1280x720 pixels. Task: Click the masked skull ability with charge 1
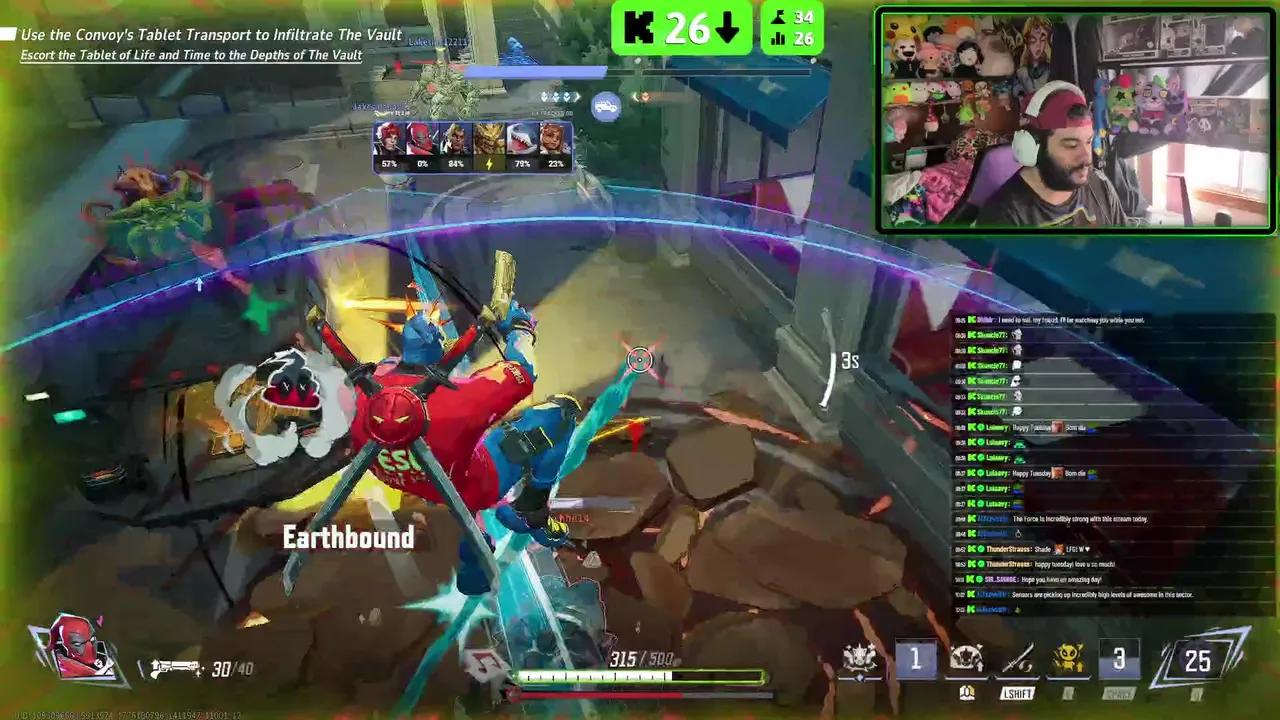pyautogui.click(x=965, y=658)
